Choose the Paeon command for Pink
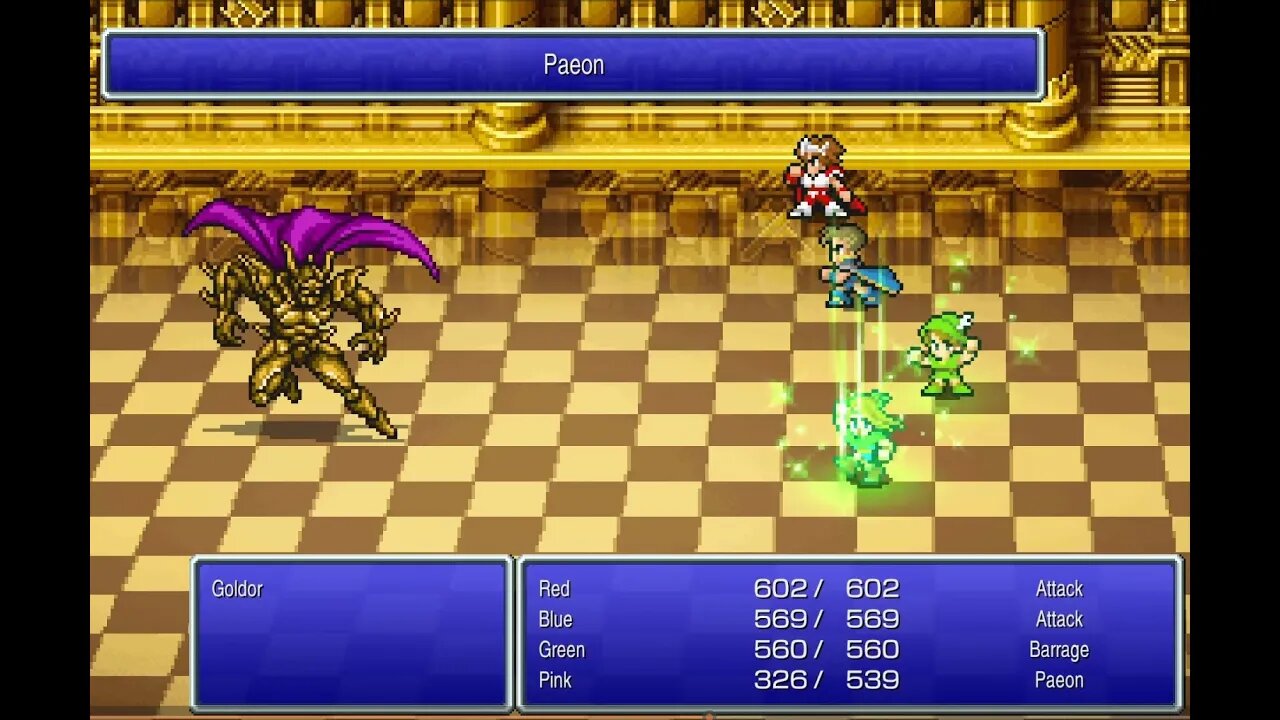 tap(1059, 681)
